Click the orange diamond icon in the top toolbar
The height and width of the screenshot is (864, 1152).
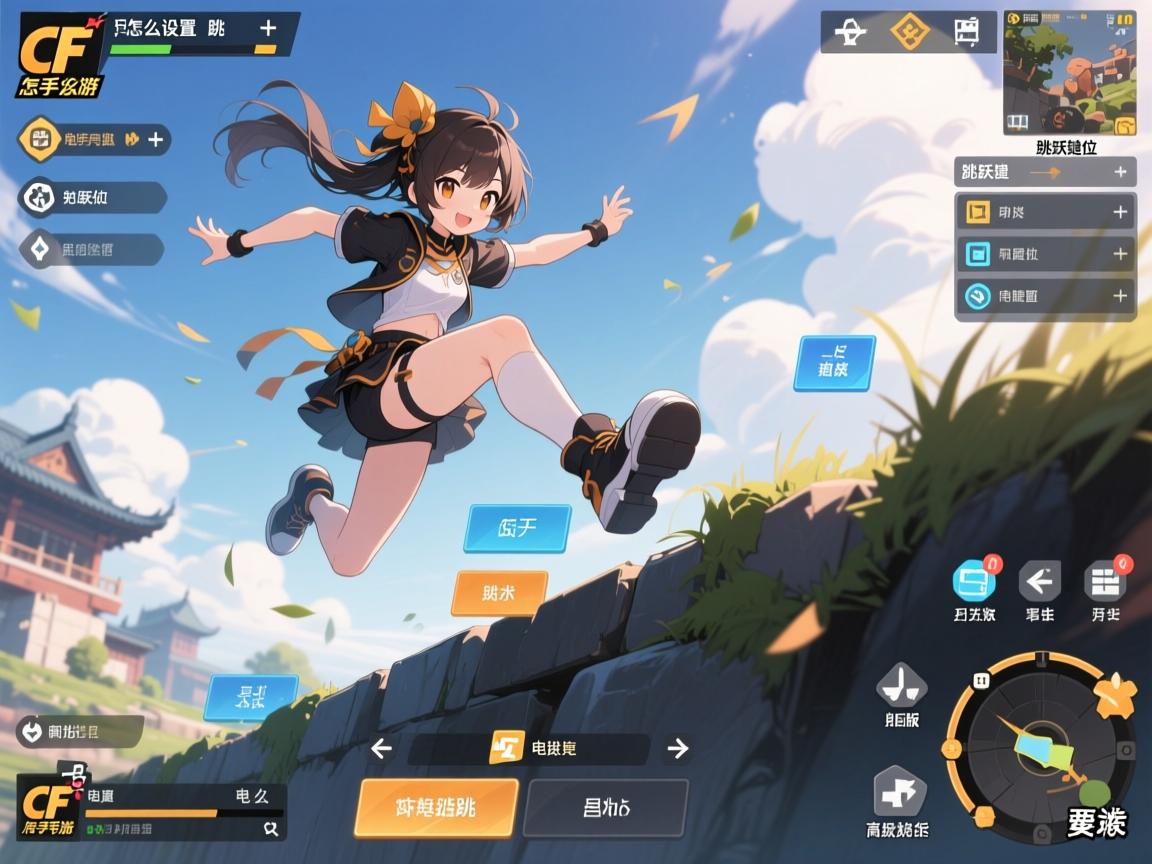[x=909, y=32]
